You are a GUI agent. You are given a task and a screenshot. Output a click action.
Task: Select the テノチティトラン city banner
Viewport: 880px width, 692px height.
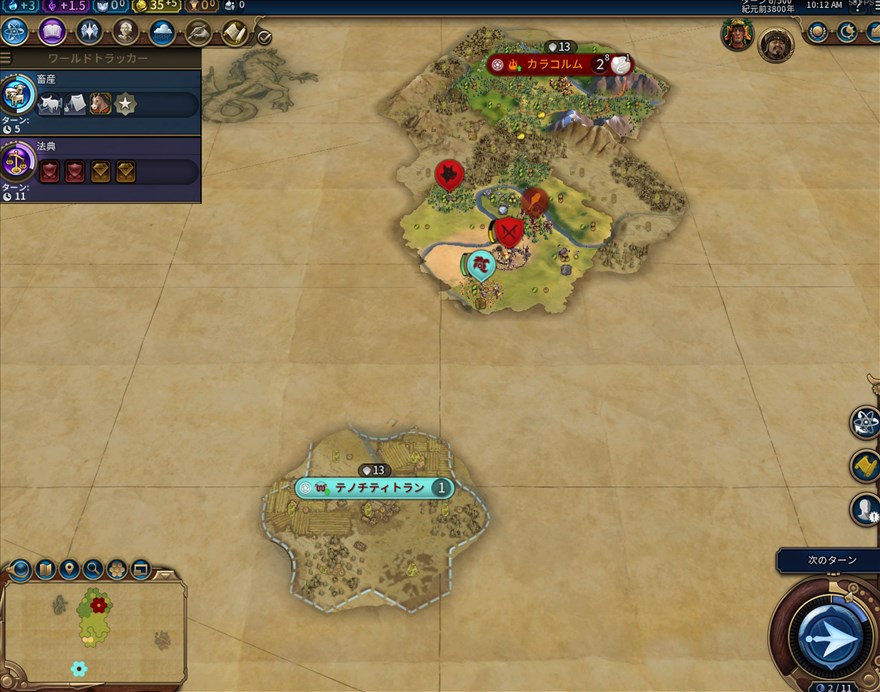tap(374, 488)
